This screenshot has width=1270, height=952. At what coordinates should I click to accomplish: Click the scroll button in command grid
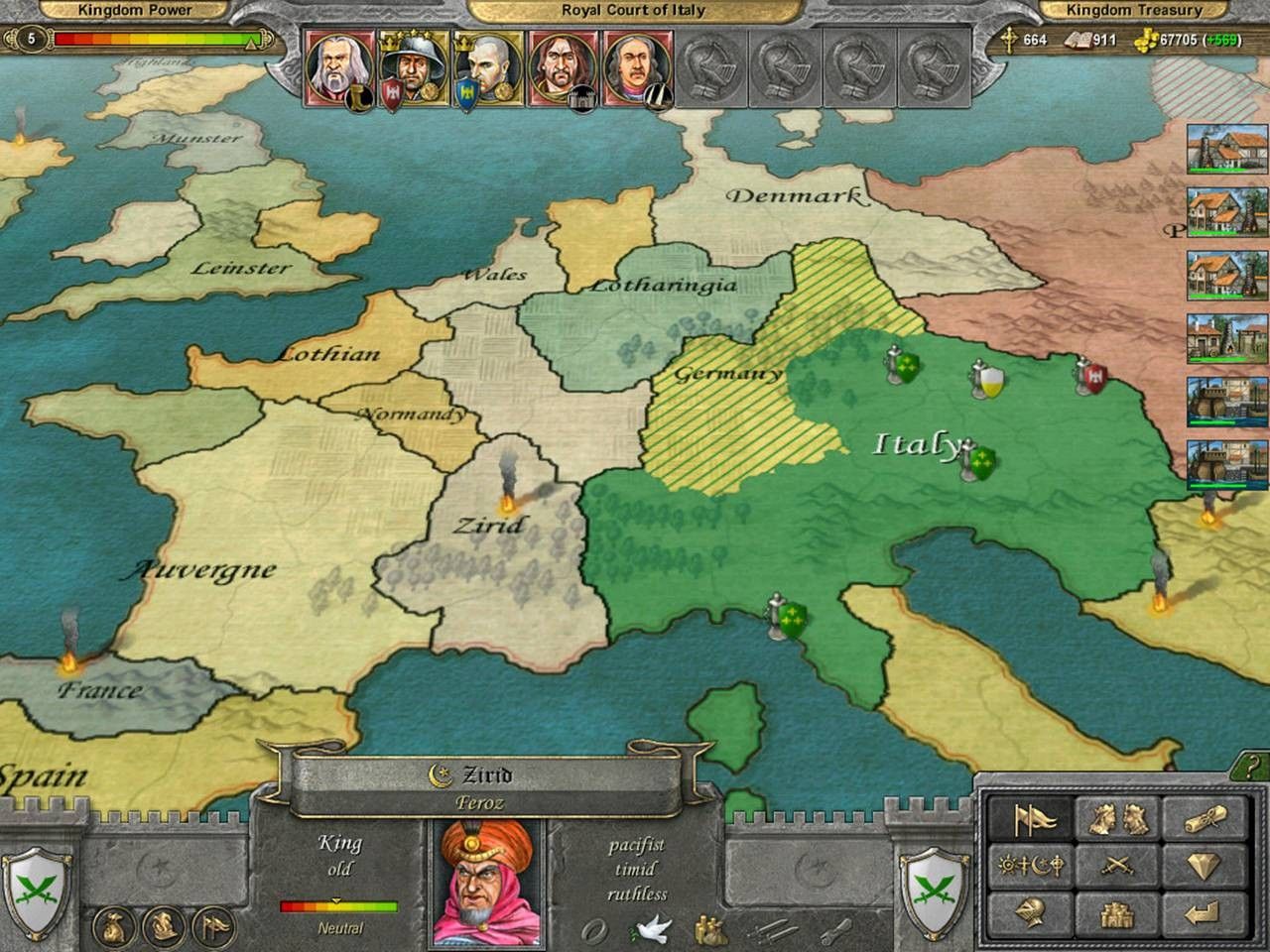click(x=1204, y=819)
